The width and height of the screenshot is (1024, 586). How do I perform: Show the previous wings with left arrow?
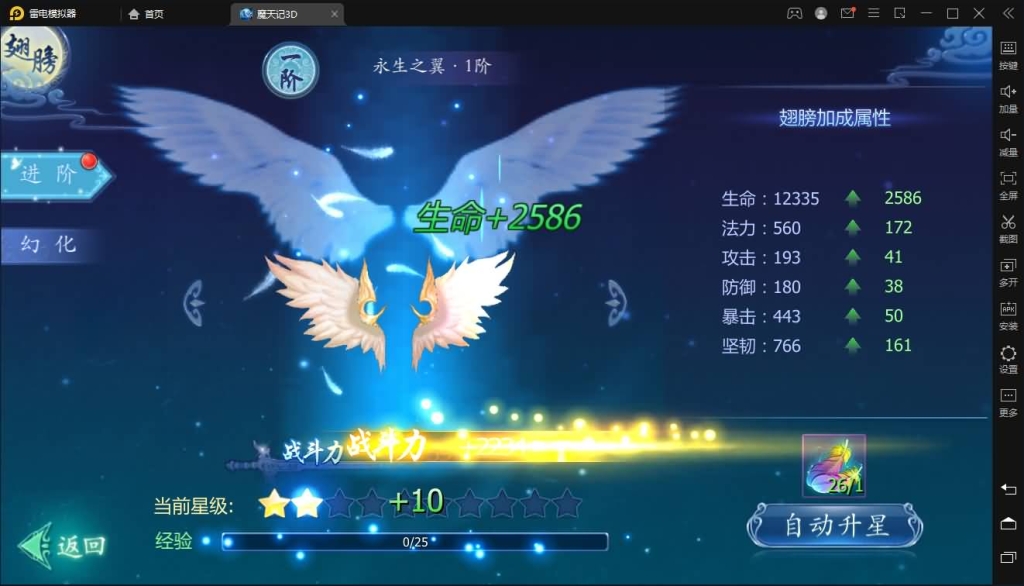pyautogui.click(x=193, y=301)
